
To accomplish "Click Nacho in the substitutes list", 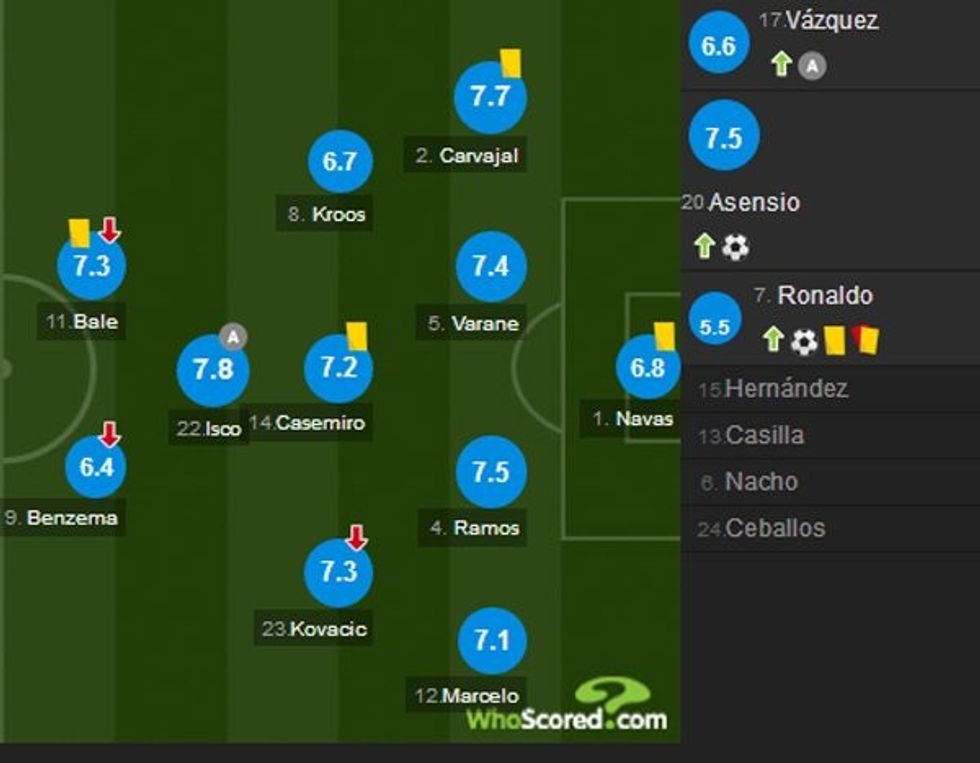I will (761, 482).
